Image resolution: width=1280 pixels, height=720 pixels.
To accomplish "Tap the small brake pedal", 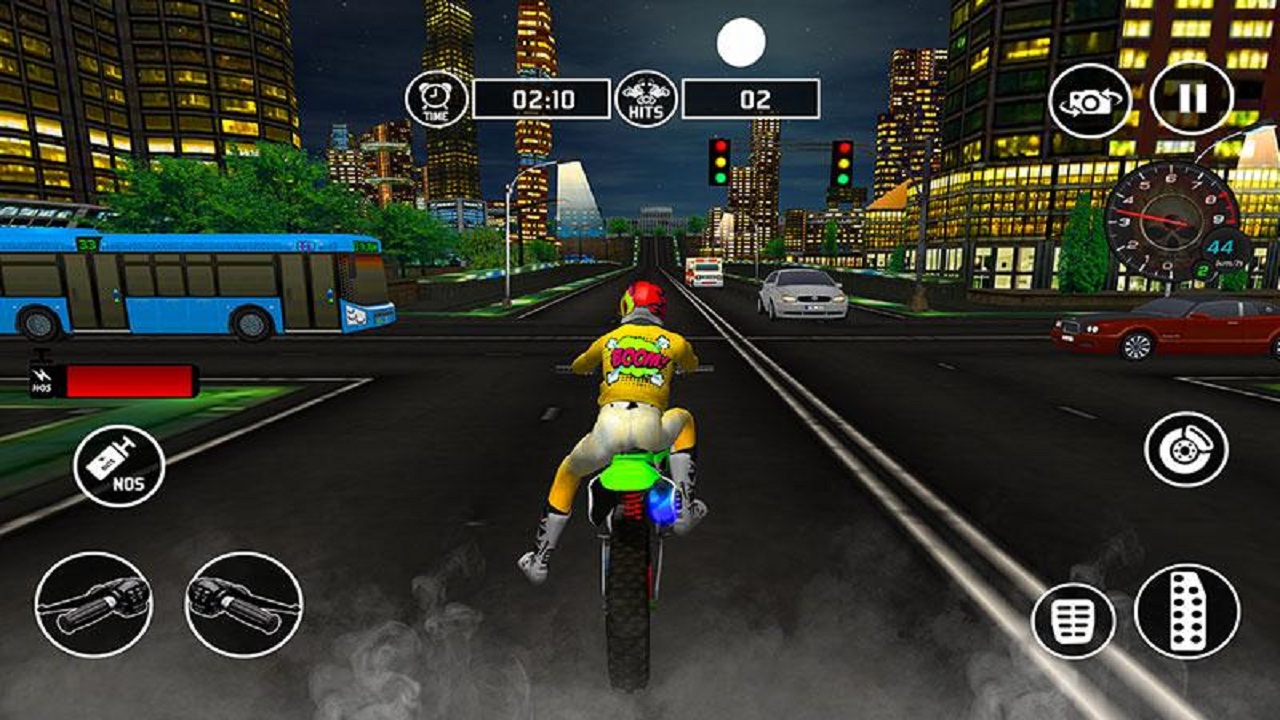I will pyautogui.click(x=1072, y=622).
